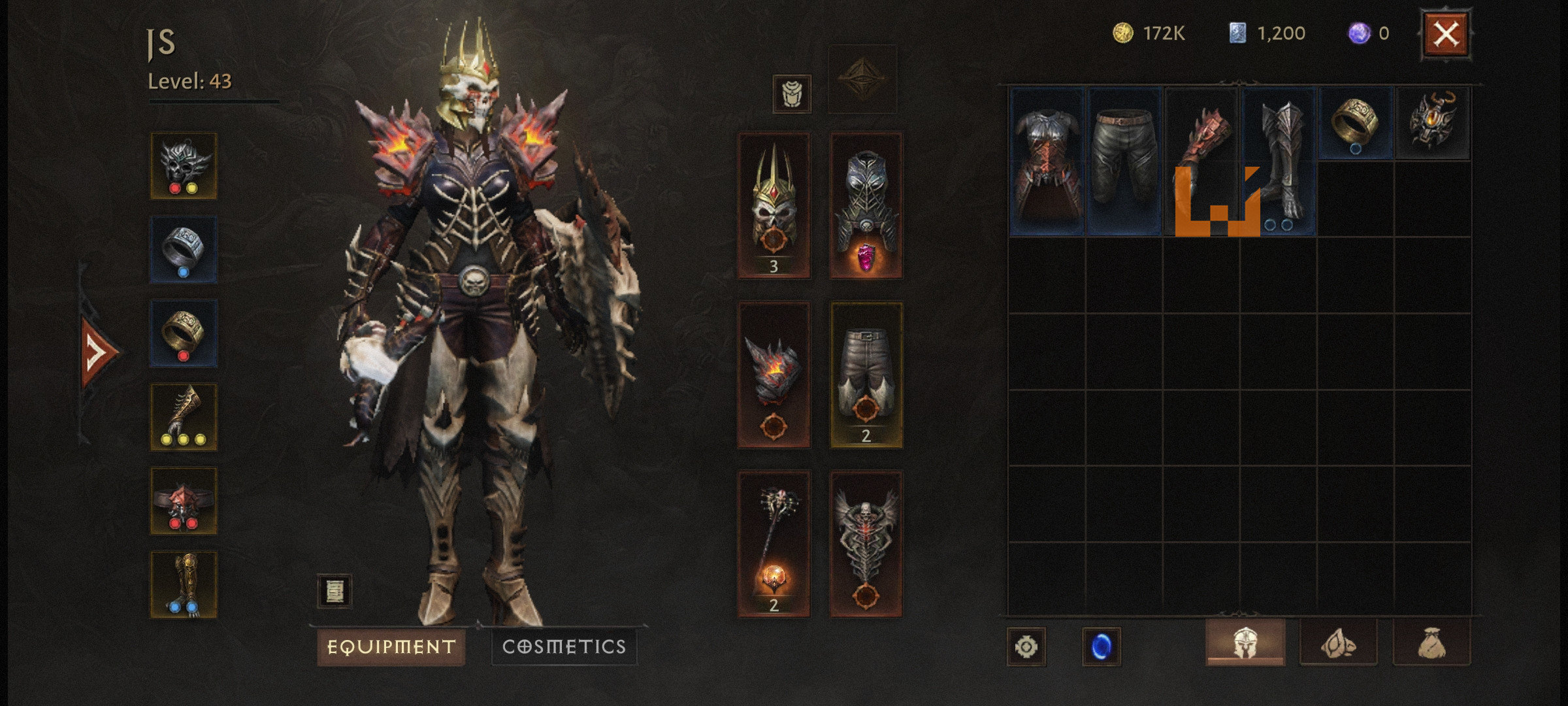Select the skull amulet slot
Viewport: 1568px width, 706px height.
[x=184, y=165]
